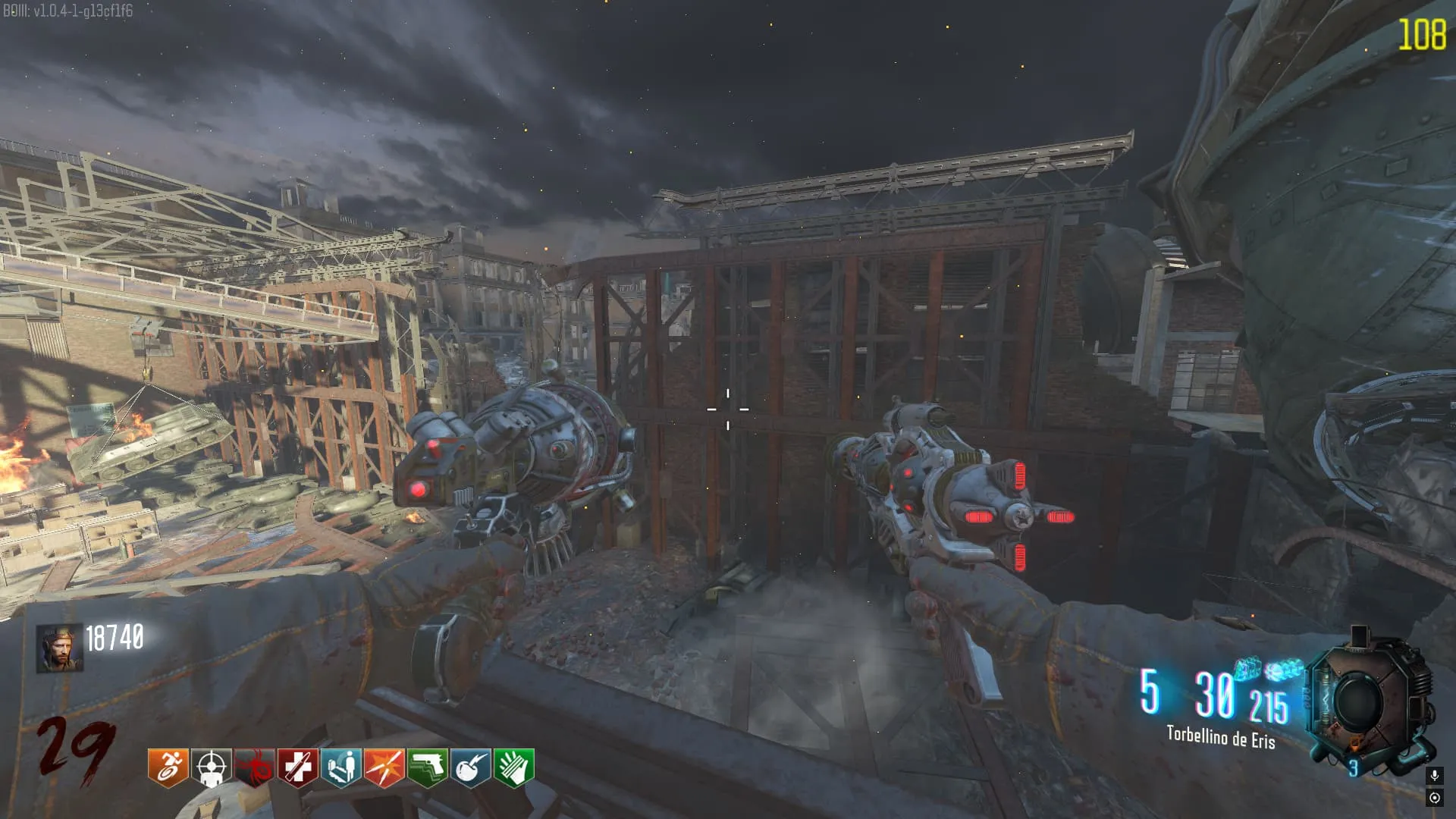Select the Electric Cherry perk icon
Image resolution: width=1456 pixels, height=819 pixels.
coord(470,767)
